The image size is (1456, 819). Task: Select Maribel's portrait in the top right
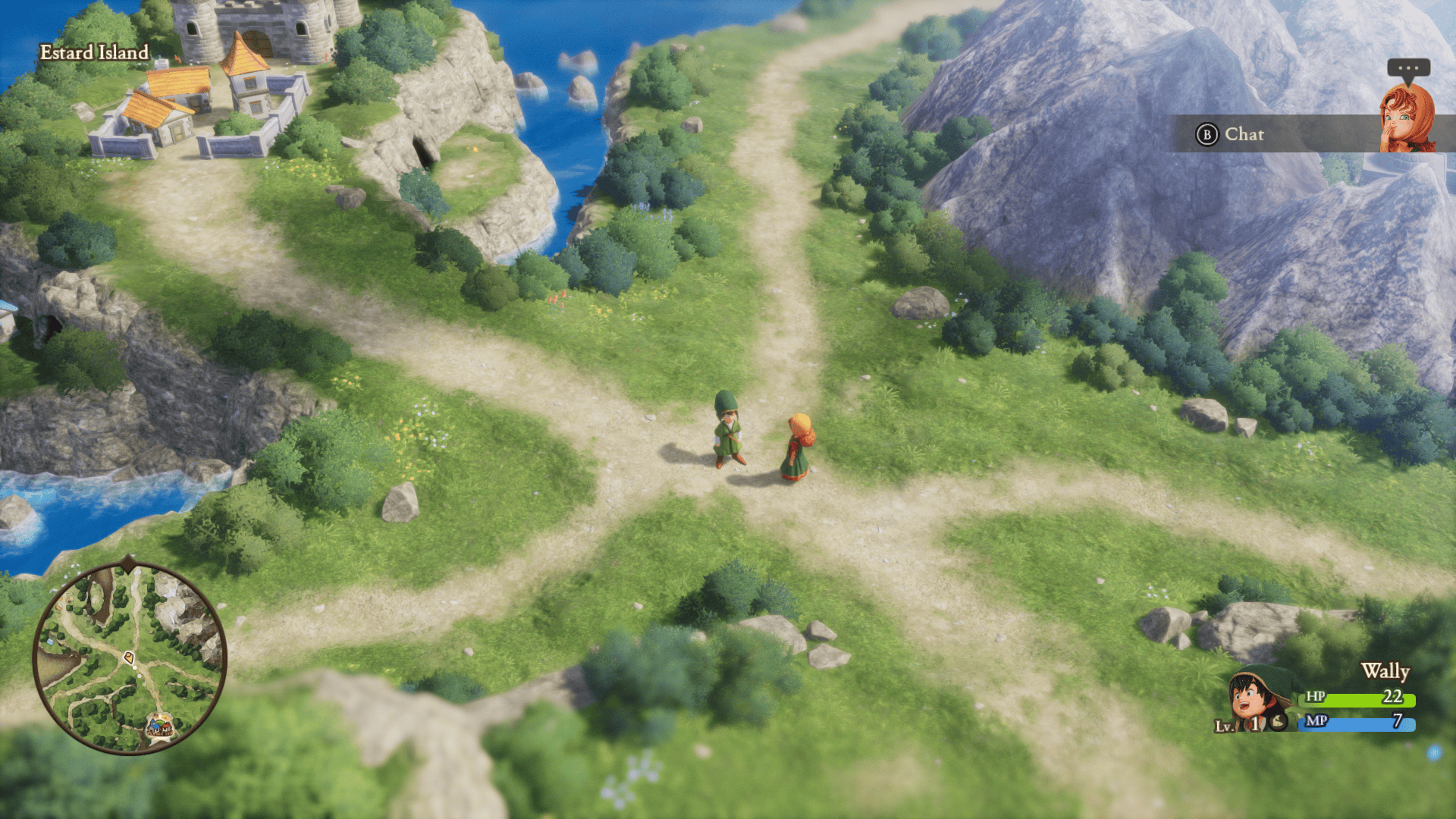(x=1408, y=118)
